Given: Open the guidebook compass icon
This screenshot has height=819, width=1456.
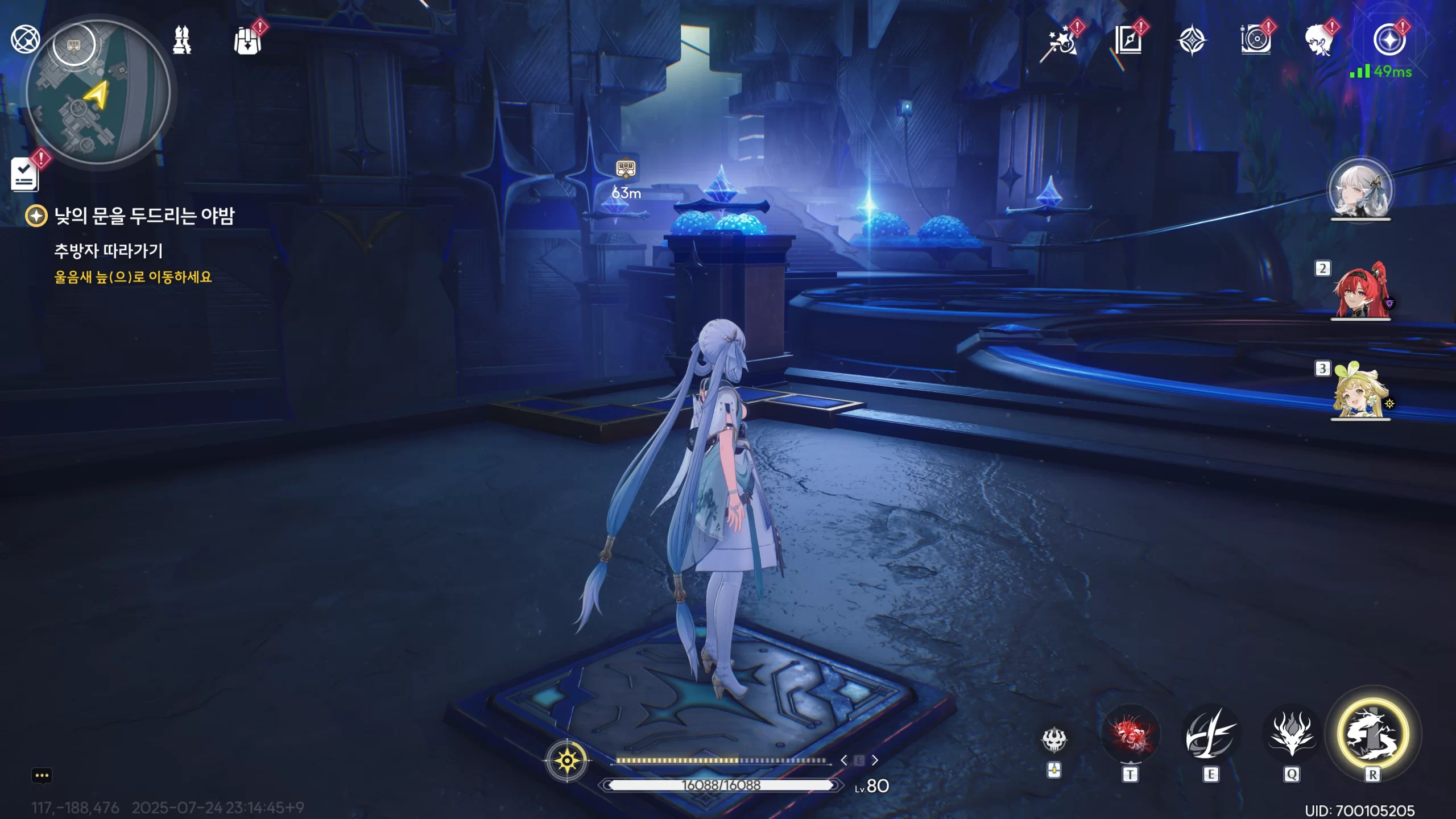Looking at the screenshot, I should 1127,41.
